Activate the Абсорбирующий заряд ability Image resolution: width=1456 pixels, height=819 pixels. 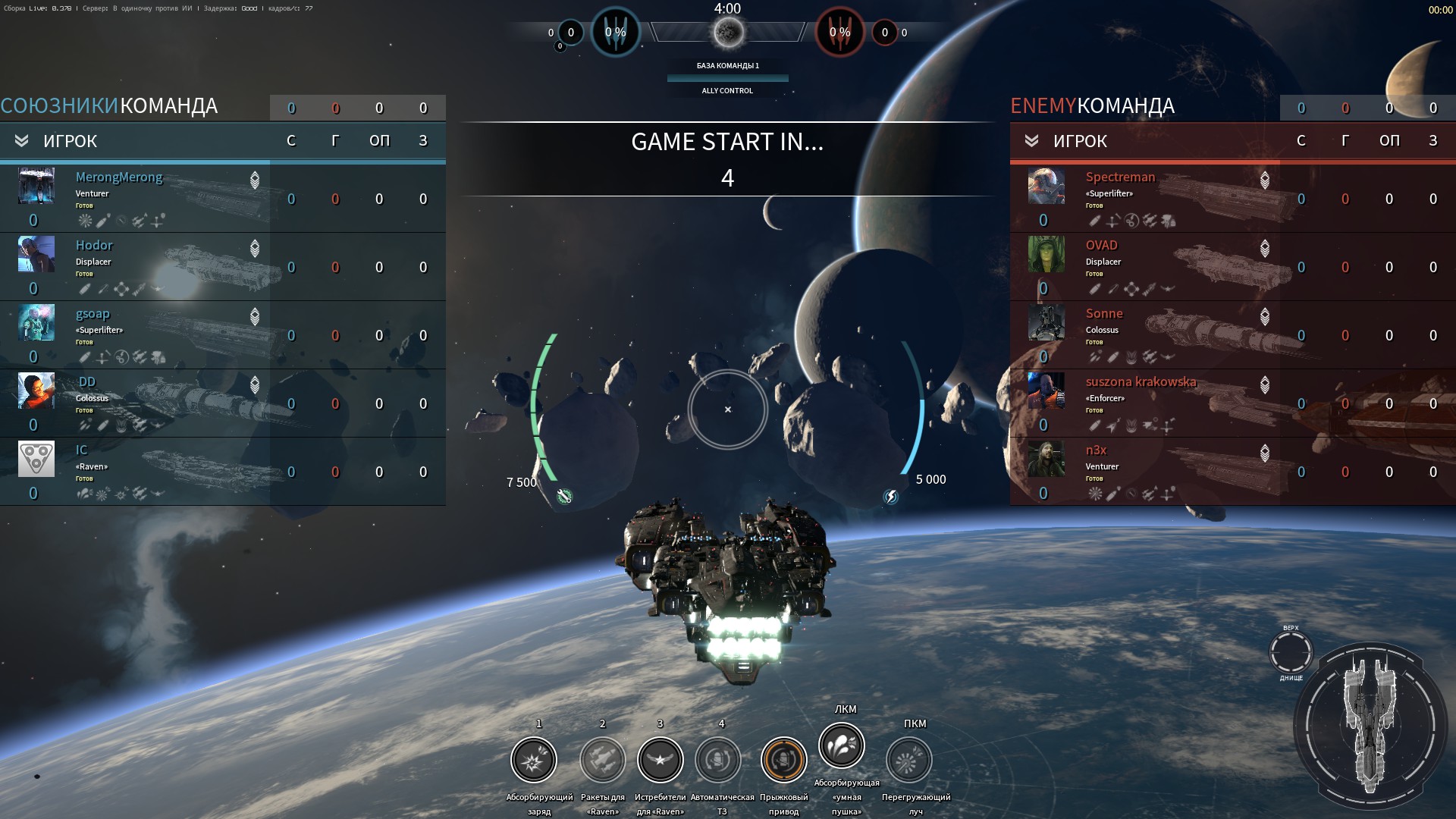click(534, 760)
